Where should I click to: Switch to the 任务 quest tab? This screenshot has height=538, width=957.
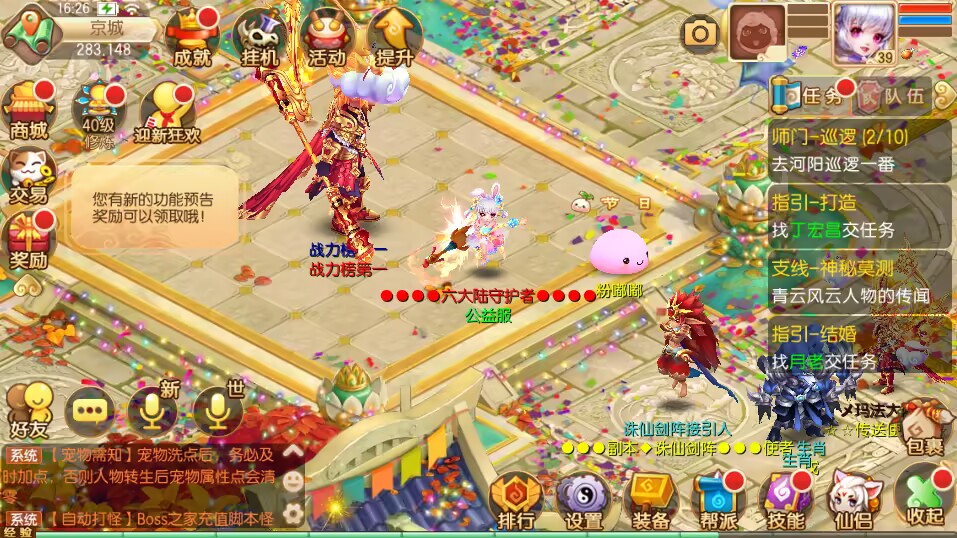coord(810,96)
